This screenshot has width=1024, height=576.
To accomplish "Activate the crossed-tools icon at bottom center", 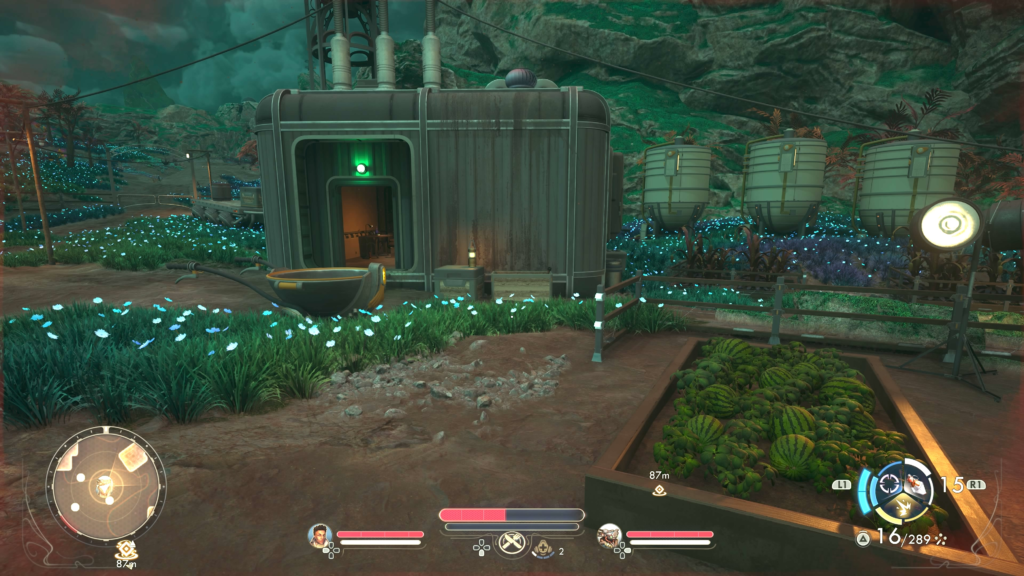I will pyautogui.click(x=512, y=545).
